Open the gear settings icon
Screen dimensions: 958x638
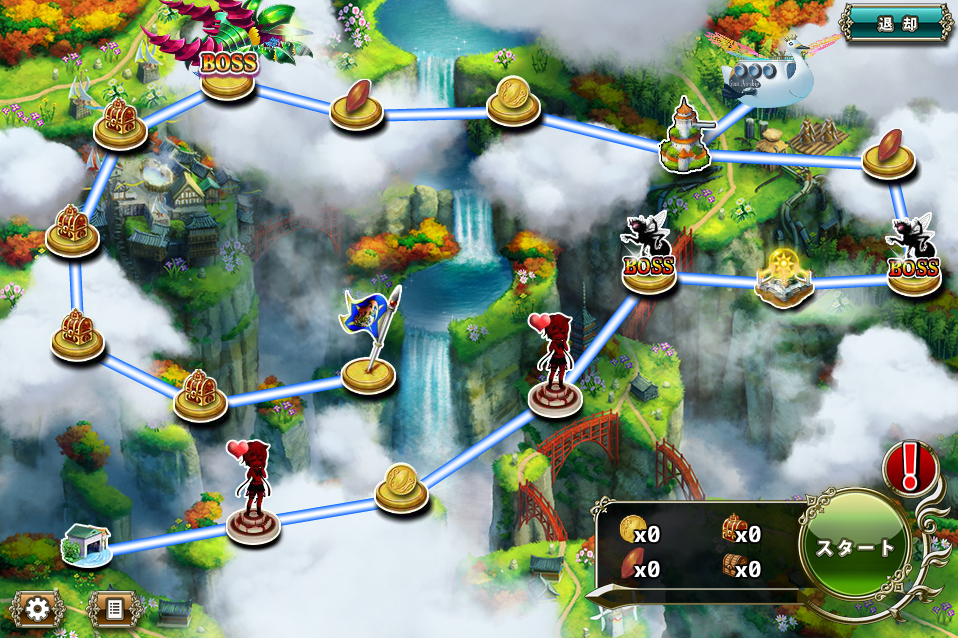(38, 607)
